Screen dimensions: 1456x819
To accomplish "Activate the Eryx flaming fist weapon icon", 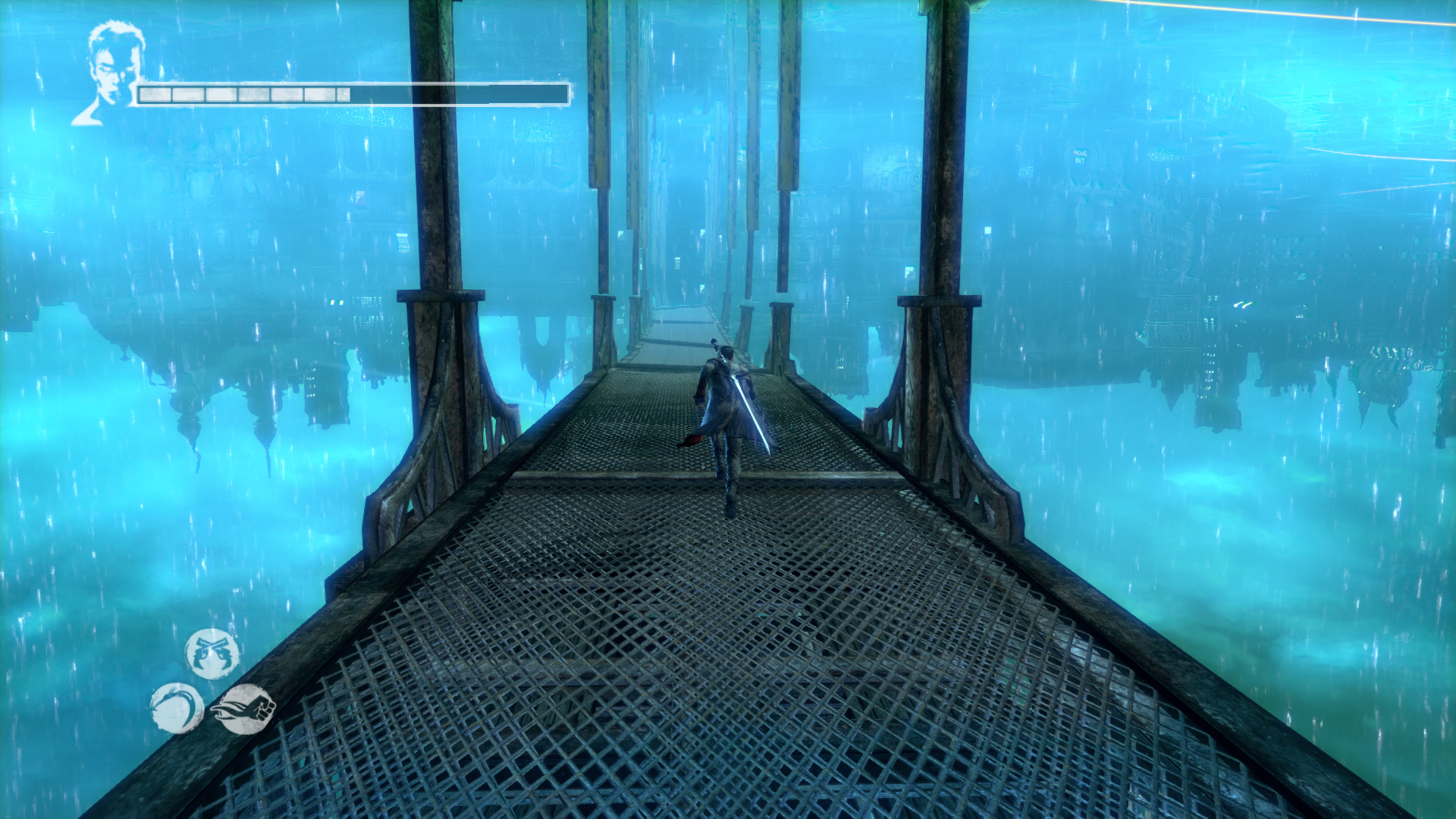I will 244,709.
